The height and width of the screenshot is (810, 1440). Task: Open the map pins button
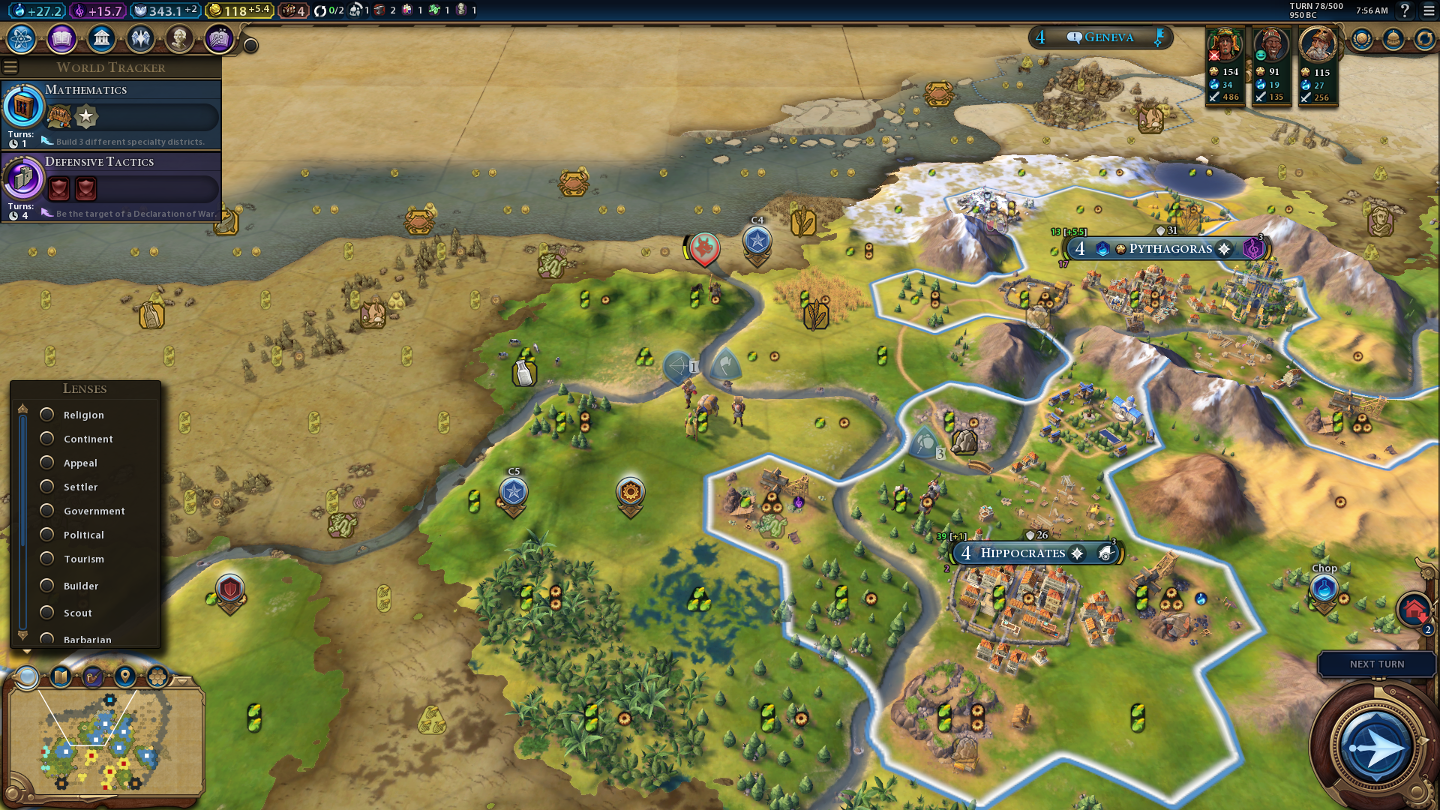125,677
